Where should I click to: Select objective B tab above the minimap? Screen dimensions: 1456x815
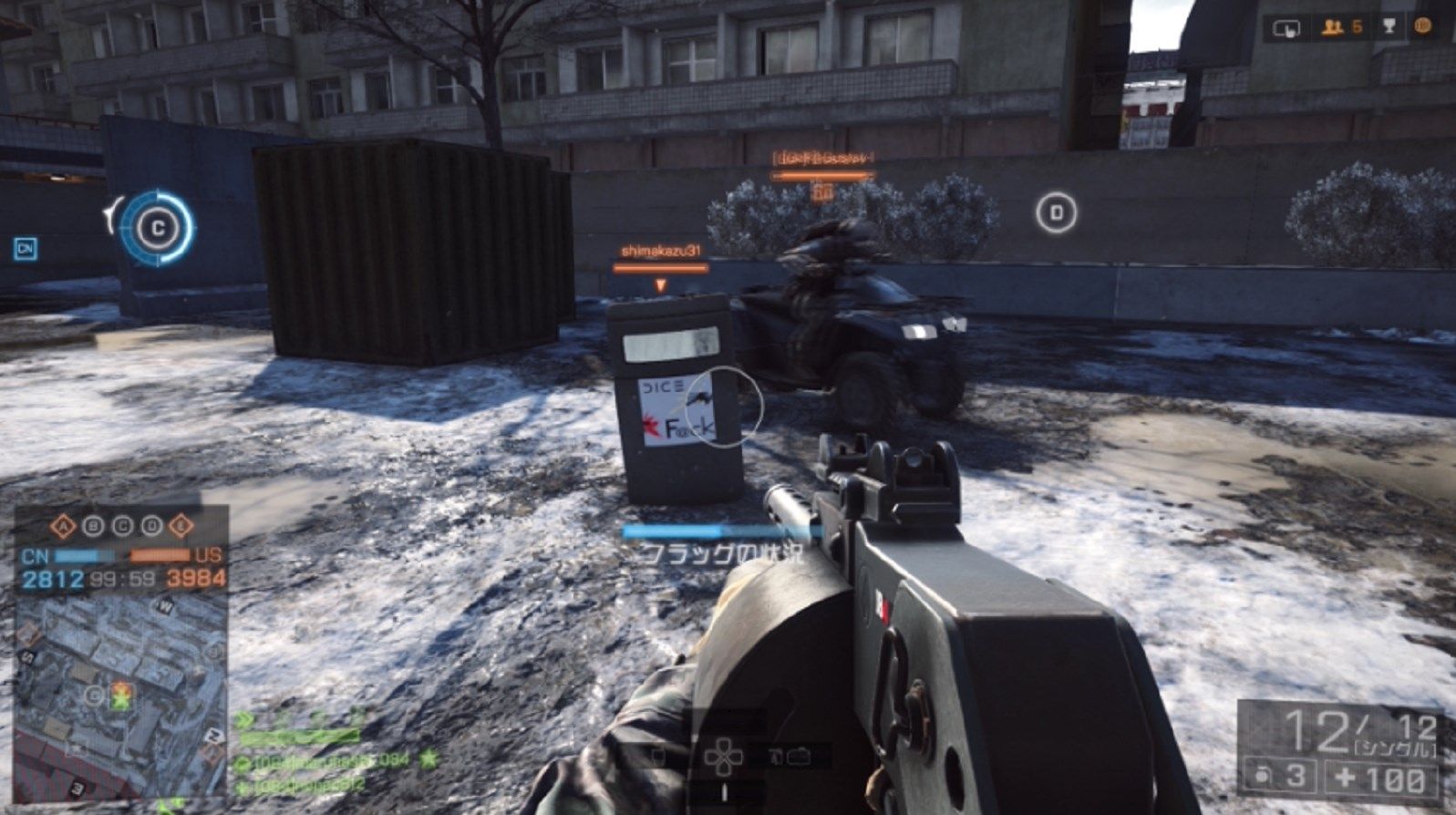[x=92, y=525]
